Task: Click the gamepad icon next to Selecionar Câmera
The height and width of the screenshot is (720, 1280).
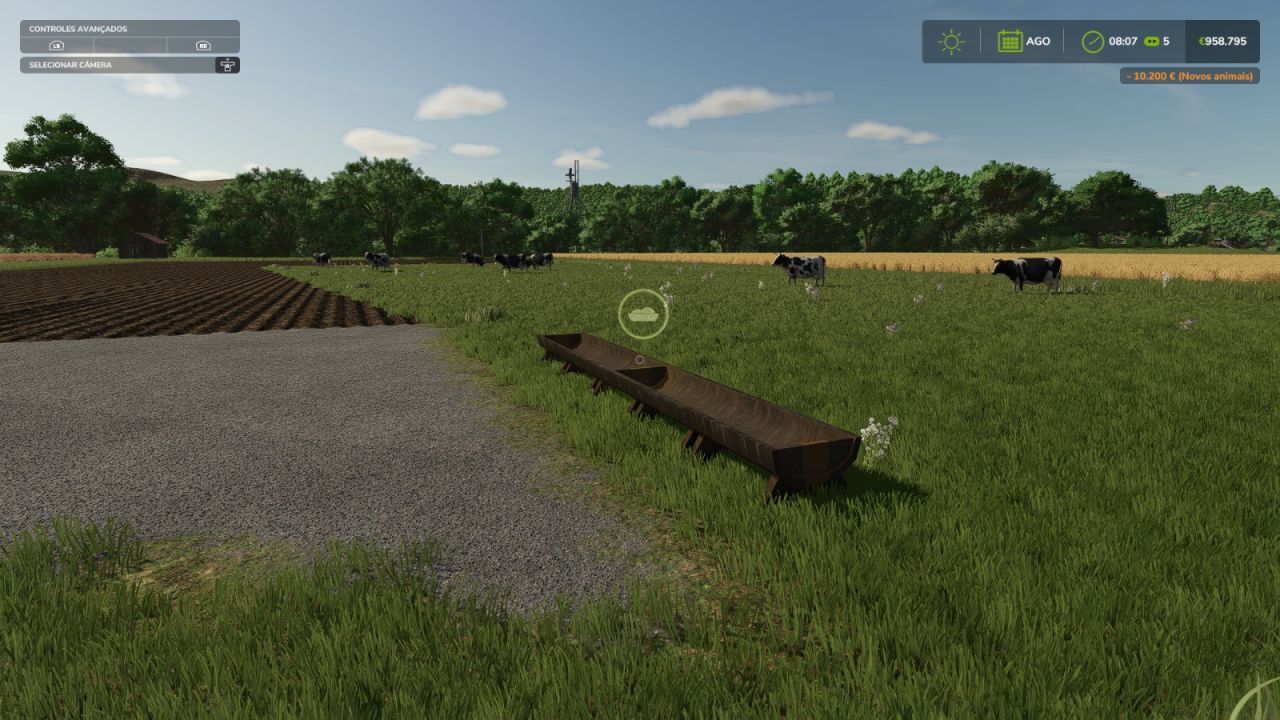Action: tap(228, 64)
